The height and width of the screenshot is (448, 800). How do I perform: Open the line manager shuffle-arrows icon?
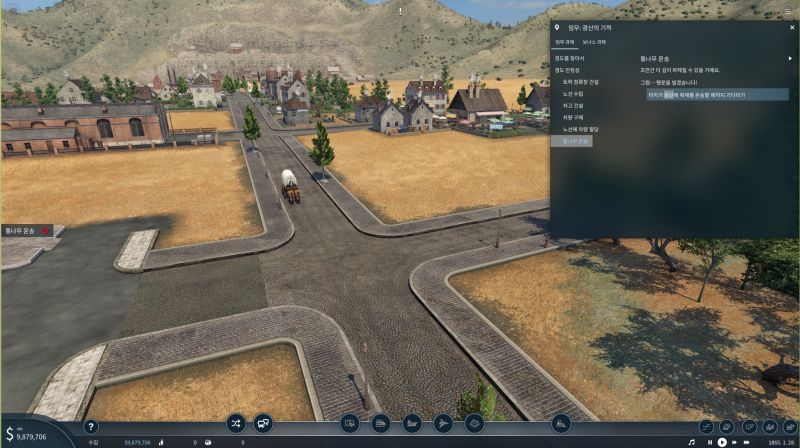[x=236, y=423]
